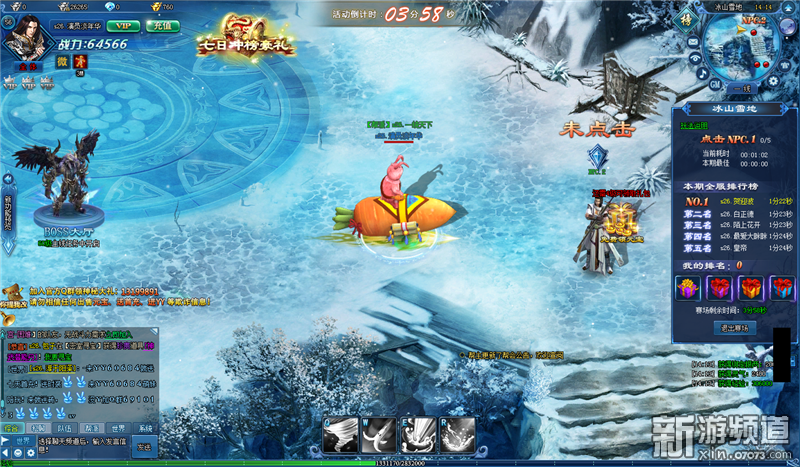This screenshot has height=467, width=800.
Task: Send the chat message with 发送
Action: point(145,445)
